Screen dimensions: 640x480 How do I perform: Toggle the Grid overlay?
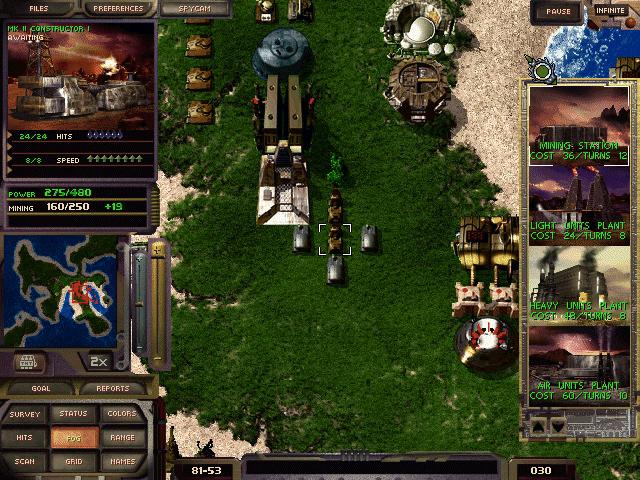(x=73, y=461)
